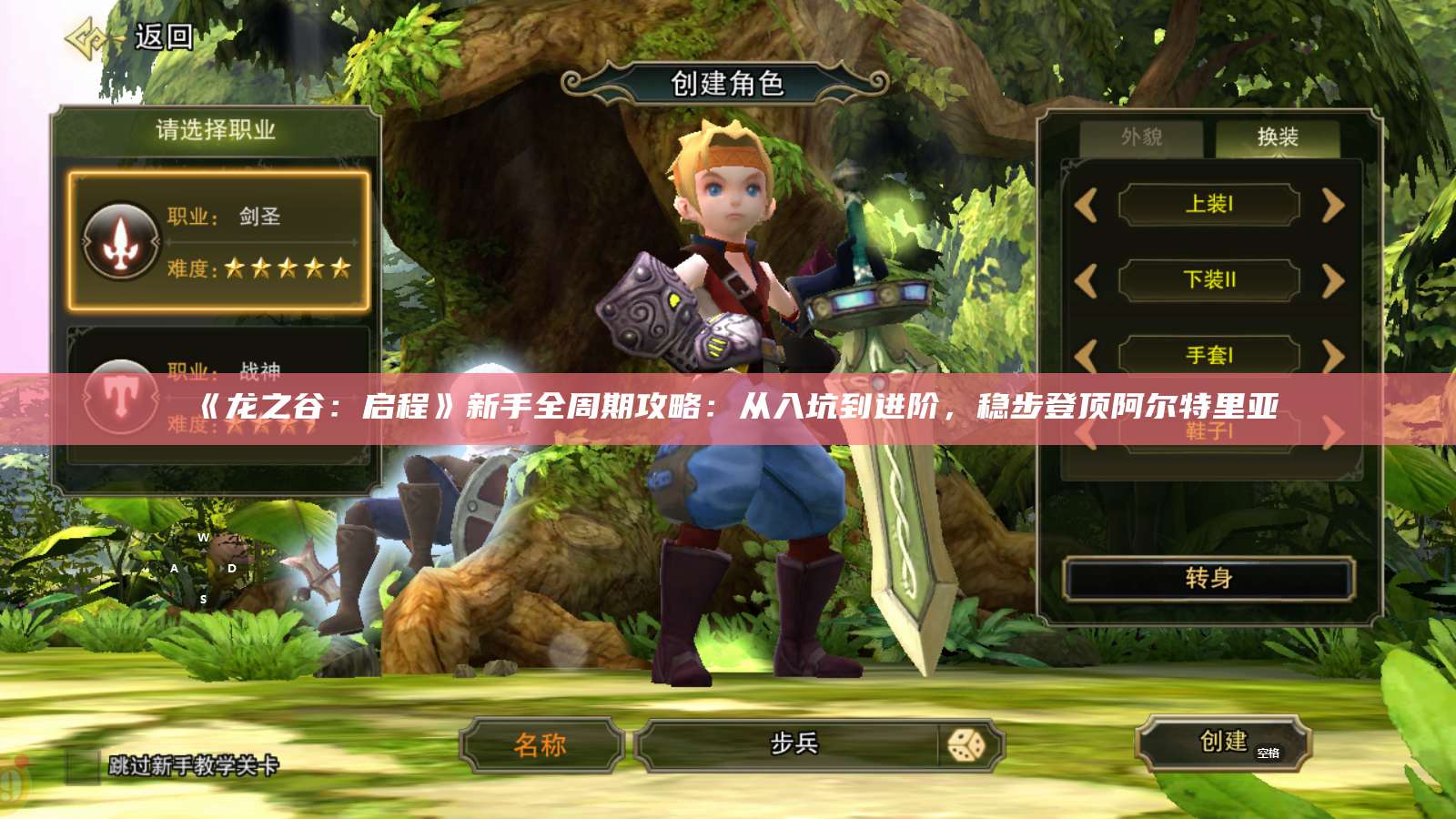Click the W movement key hint

pyautogui.click(x=205, y=538)
